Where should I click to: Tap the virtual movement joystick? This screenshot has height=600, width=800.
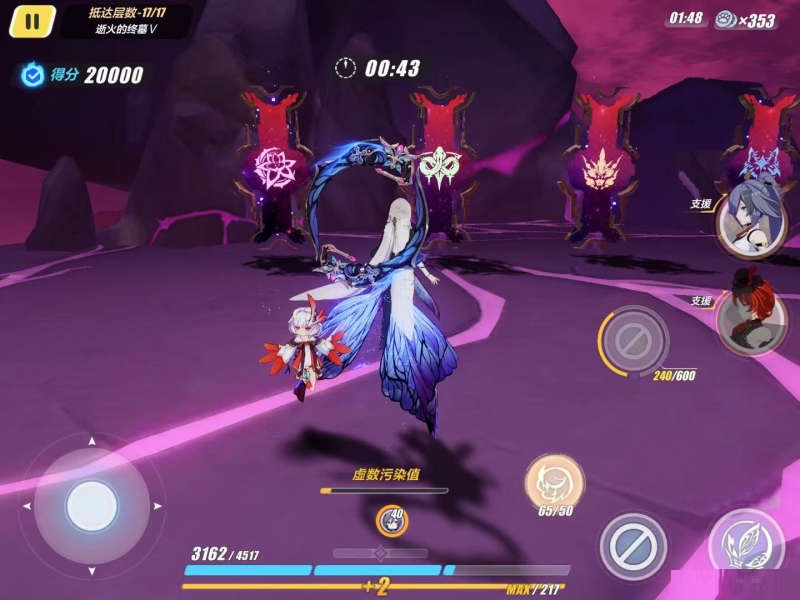click(x=91, y=505)
